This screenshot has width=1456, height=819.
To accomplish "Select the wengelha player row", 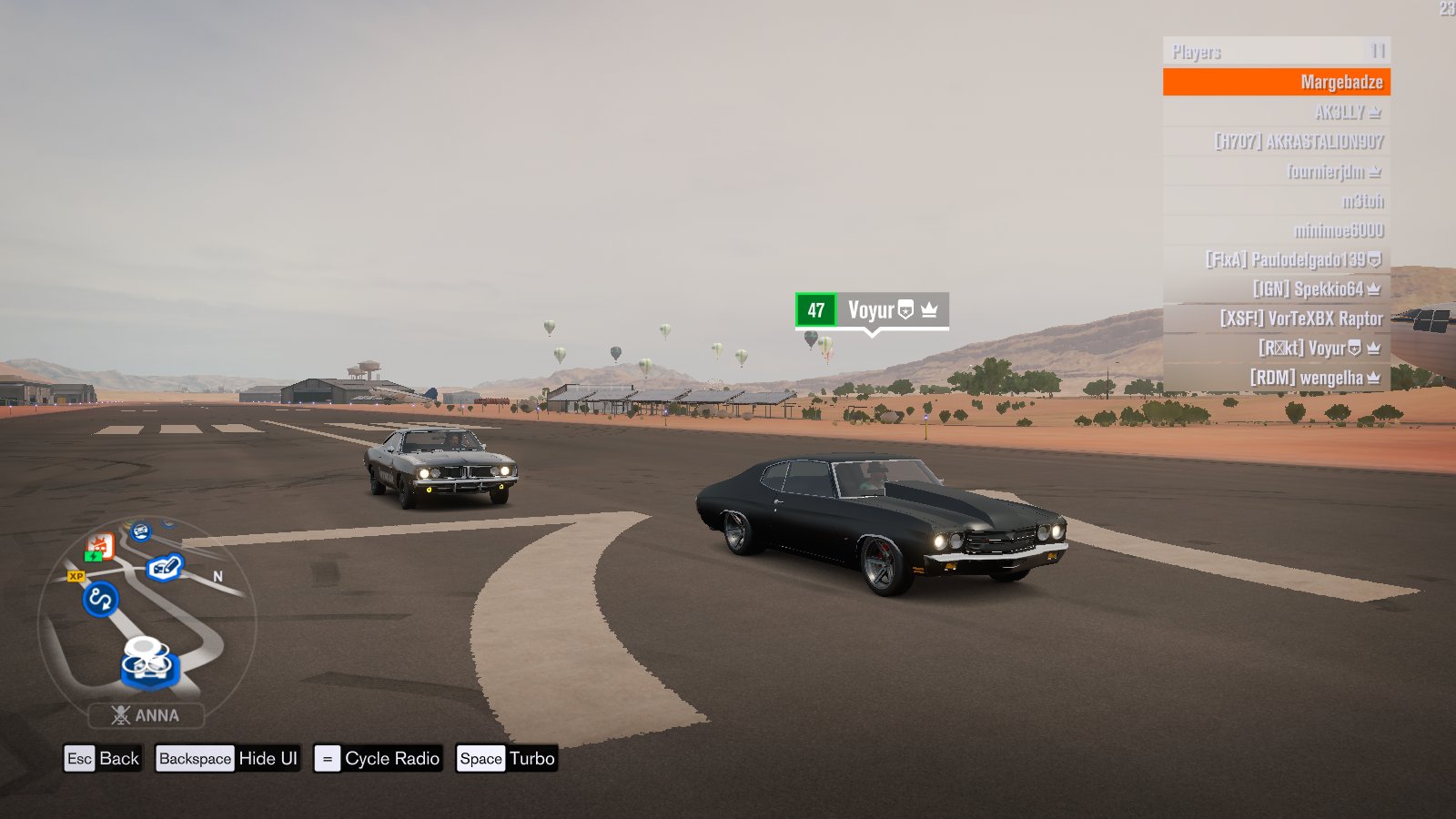I will click(x=1276, y=378).
